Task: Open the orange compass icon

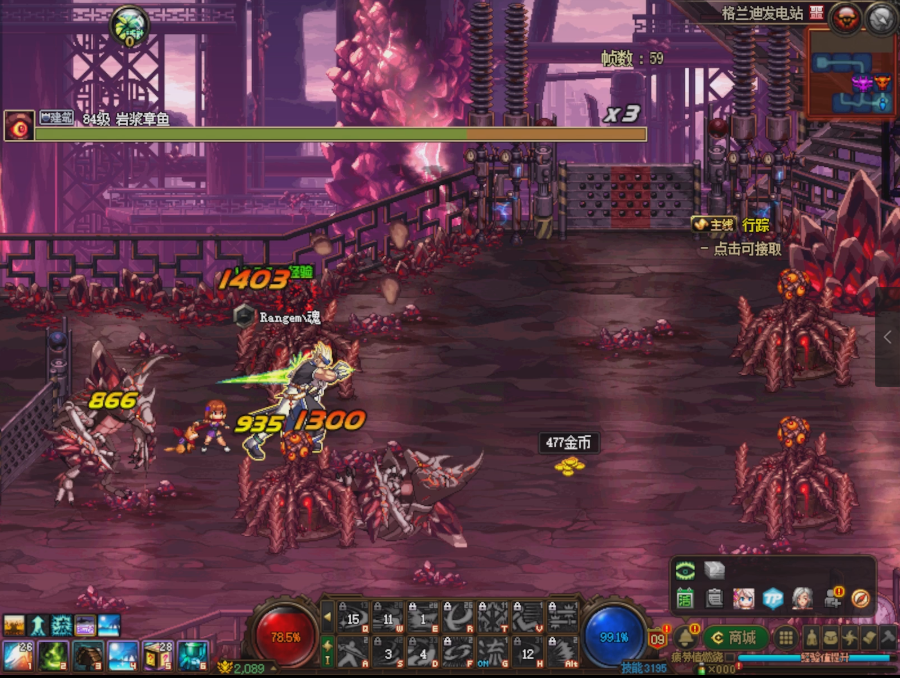Action: 860,598
